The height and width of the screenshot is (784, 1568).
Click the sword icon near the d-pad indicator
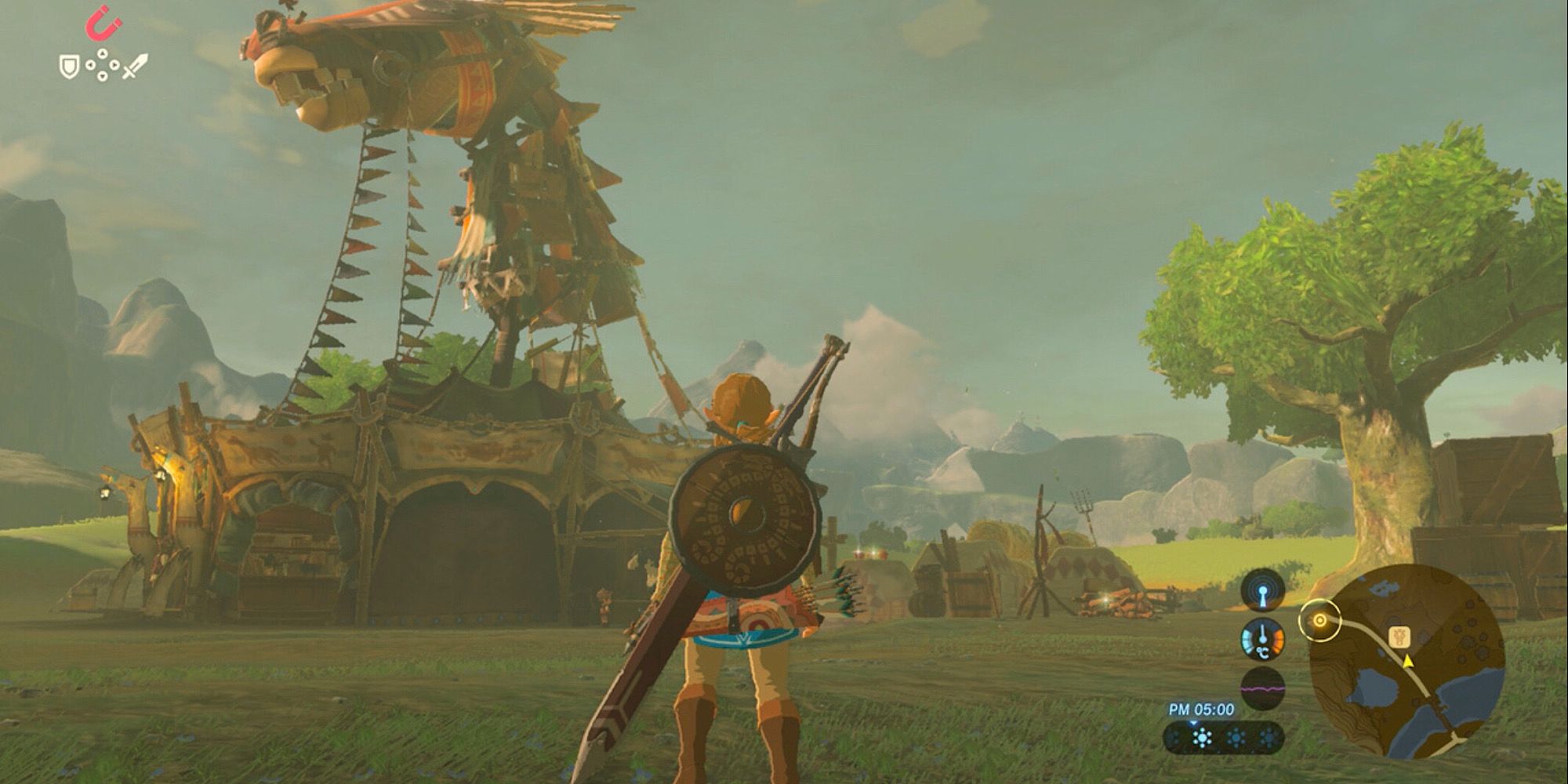tap(136, 67)
